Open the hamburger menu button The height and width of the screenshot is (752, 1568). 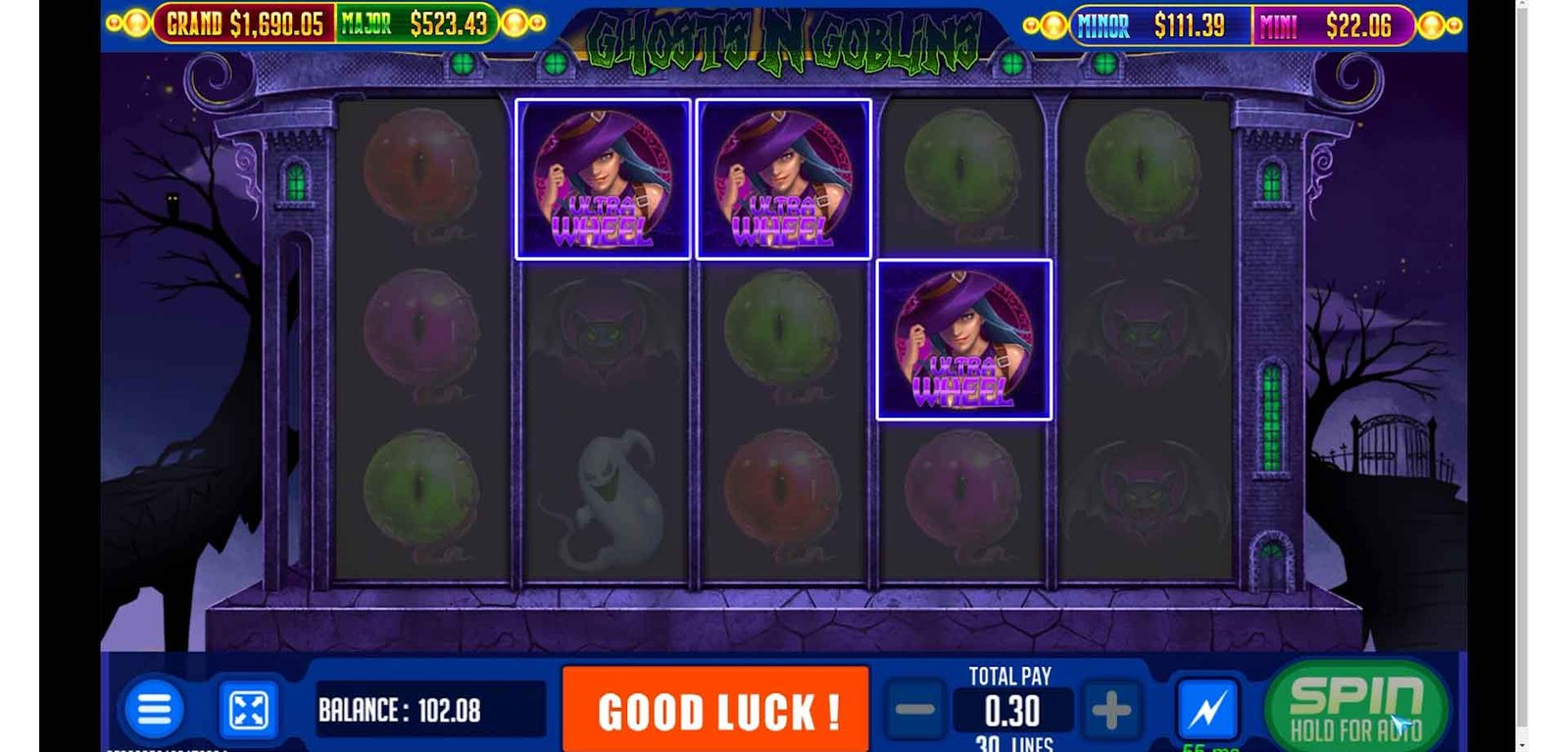pyautogui.click(x=154, y=709)
